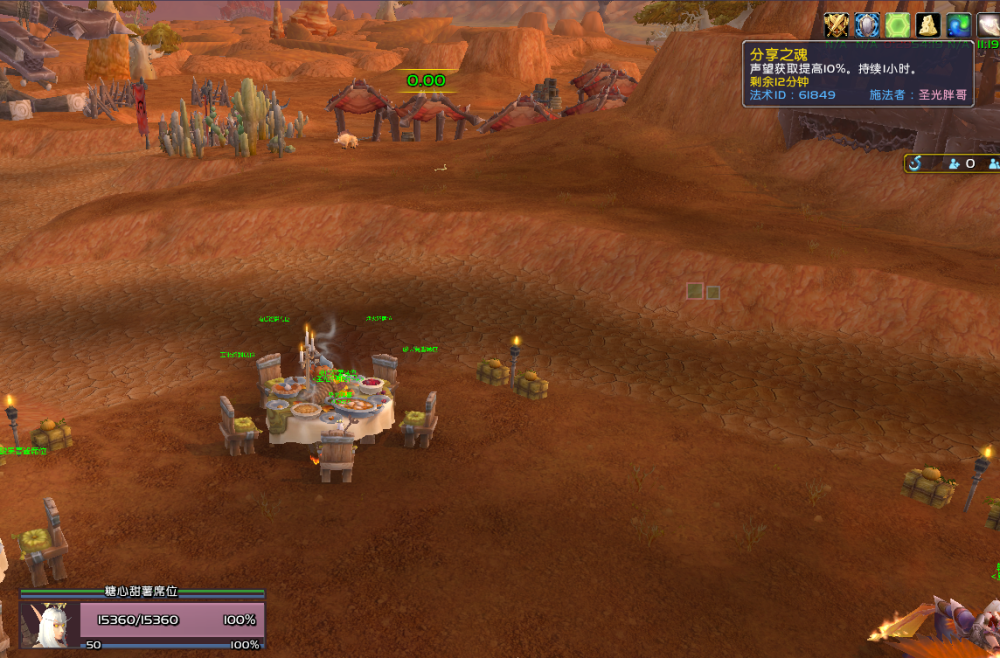Click the green hexagon buff icon
The width and height of the screenshot is (1000, 658).
coord(897,25)
